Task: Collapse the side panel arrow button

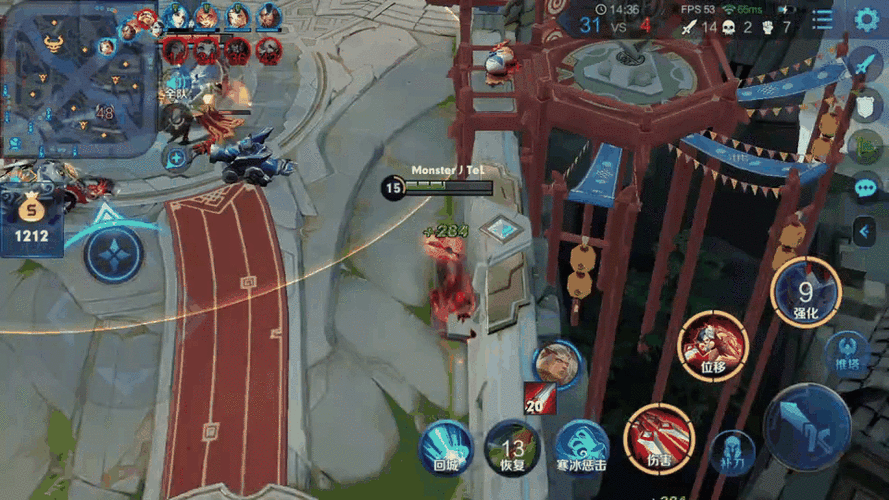Action: [x=865, y=232]
